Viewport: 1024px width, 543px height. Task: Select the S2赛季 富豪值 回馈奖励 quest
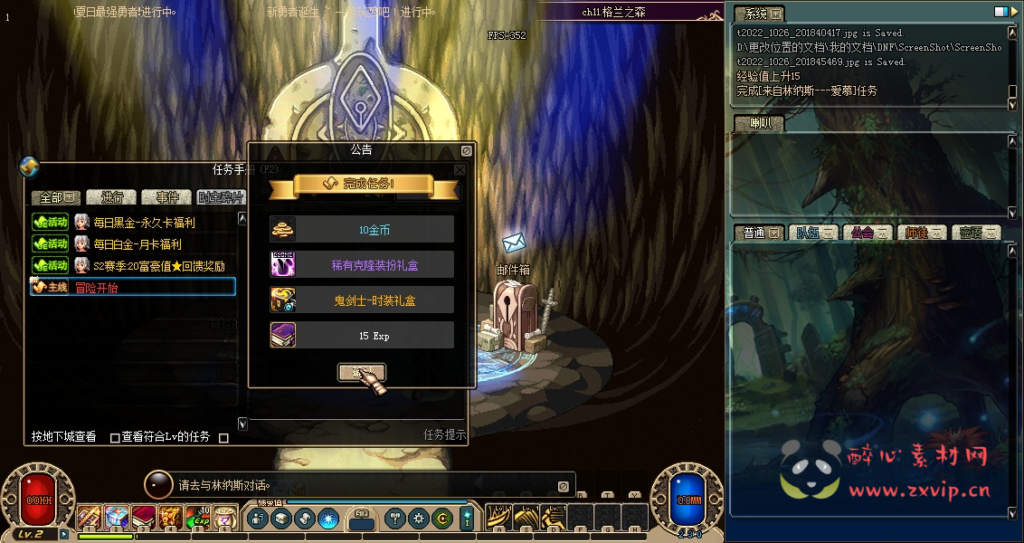(158, 265)
